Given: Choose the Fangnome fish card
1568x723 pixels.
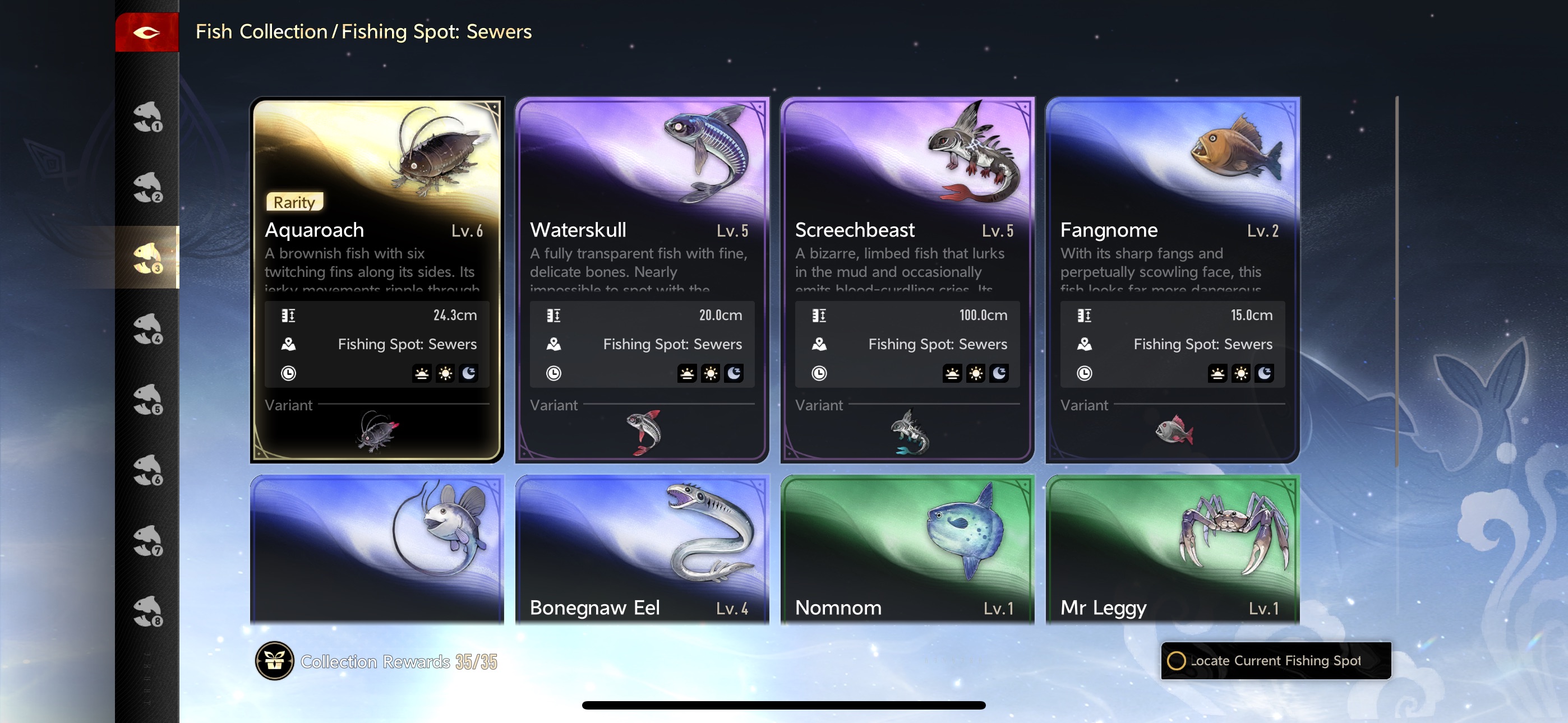Looking at the screenshot, I should click(x=1172, y=243).
